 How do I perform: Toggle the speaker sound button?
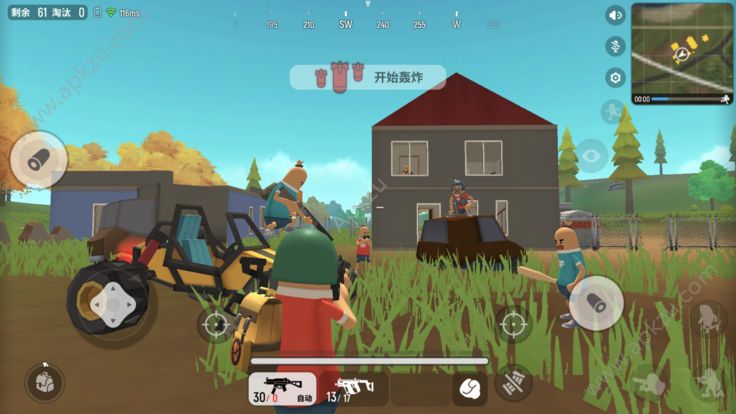[615, 15]
